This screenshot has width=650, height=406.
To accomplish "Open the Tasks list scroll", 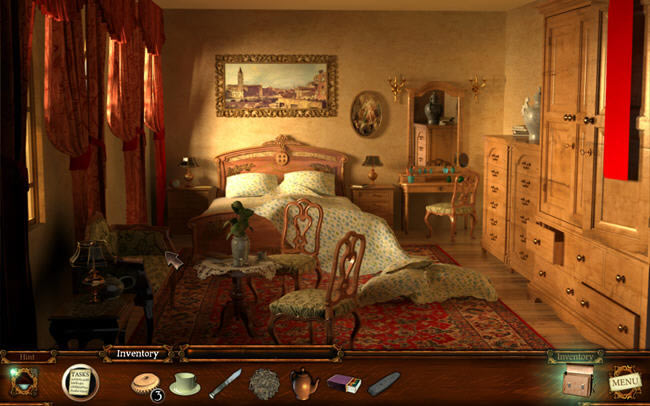I will point(79,381).
